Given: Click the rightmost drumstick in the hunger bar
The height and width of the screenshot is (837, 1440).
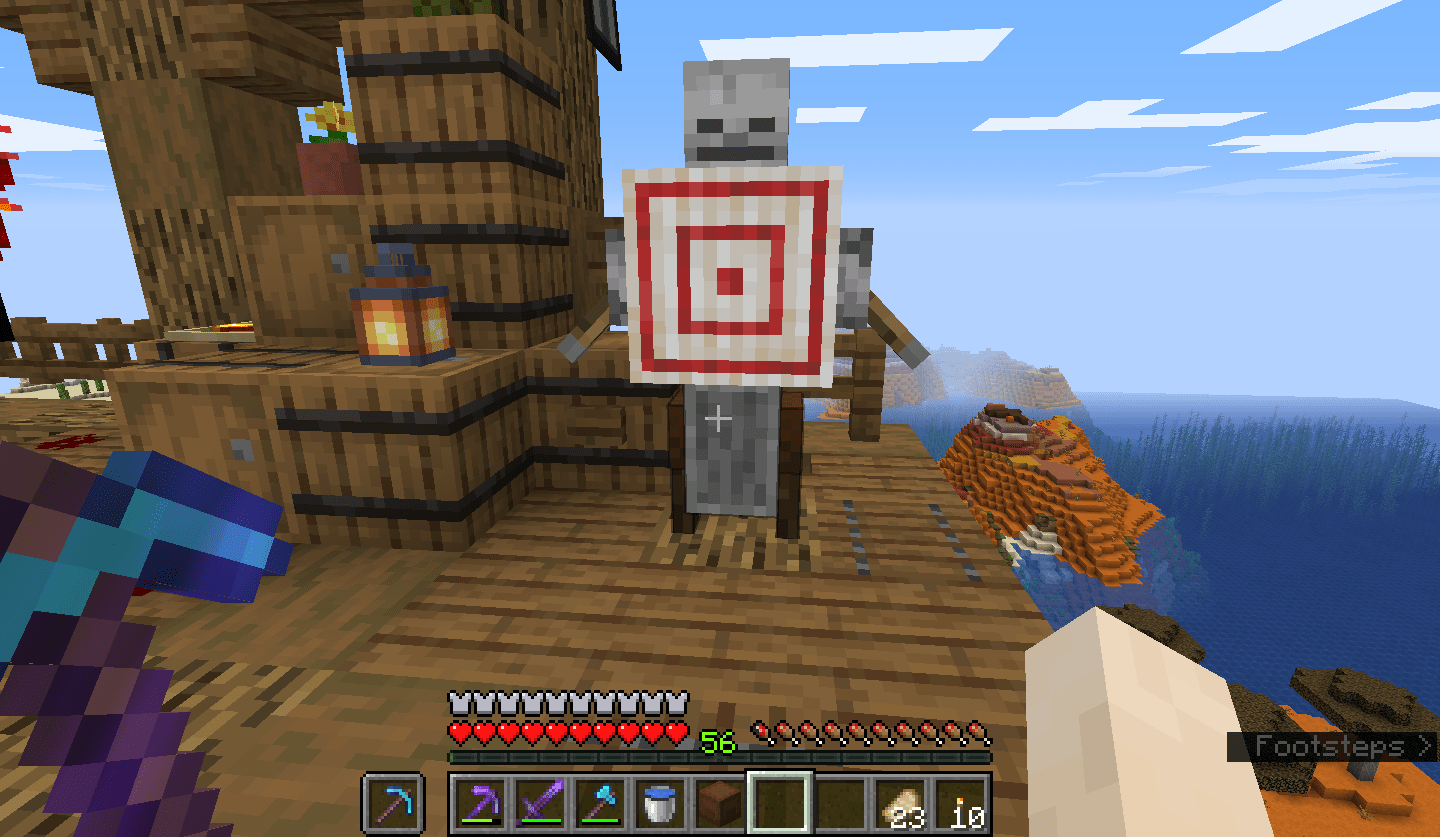Looking at the screenshot, I should 976,732.
